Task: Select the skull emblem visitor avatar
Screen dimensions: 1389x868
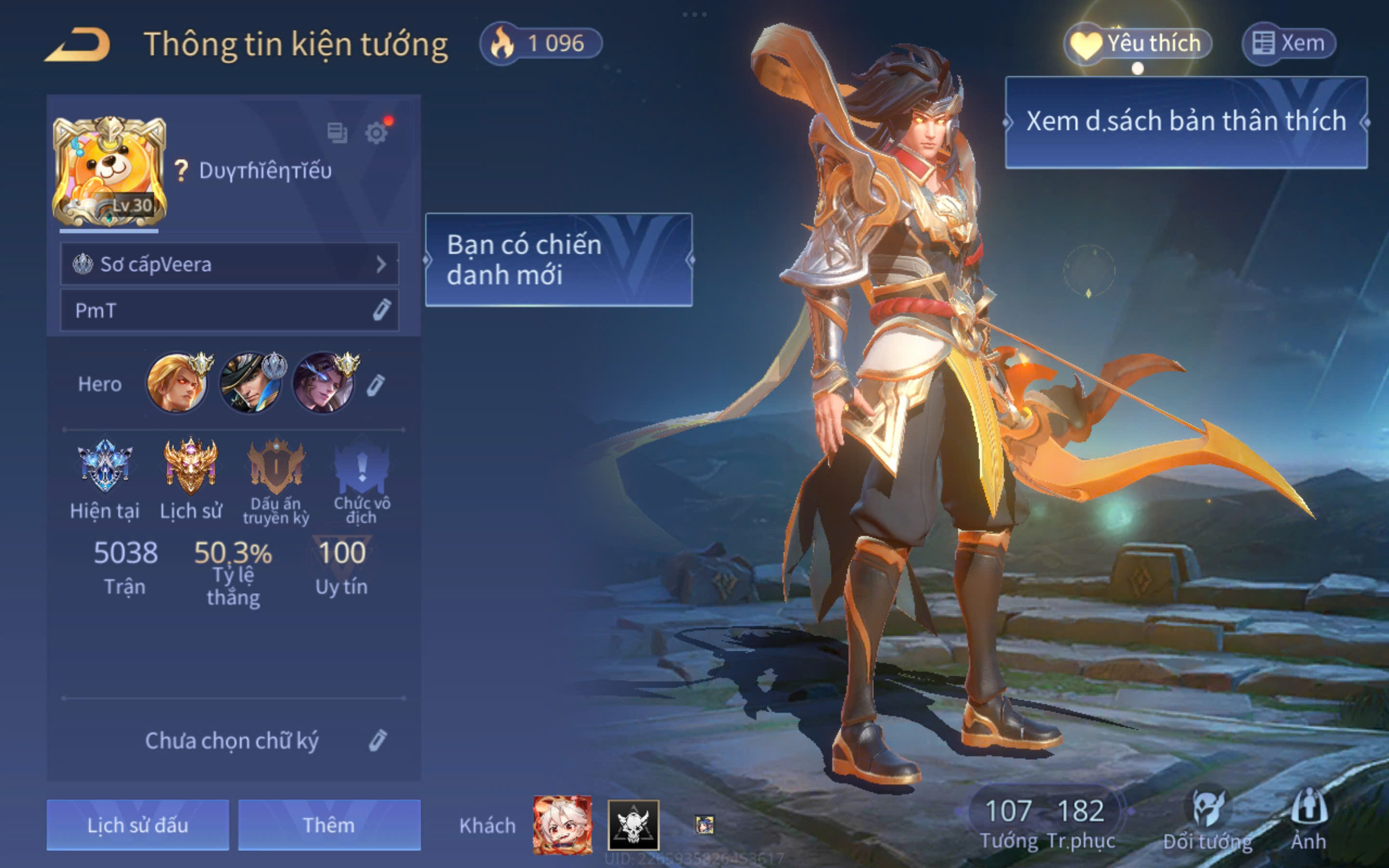Action: tap(633, 825)
